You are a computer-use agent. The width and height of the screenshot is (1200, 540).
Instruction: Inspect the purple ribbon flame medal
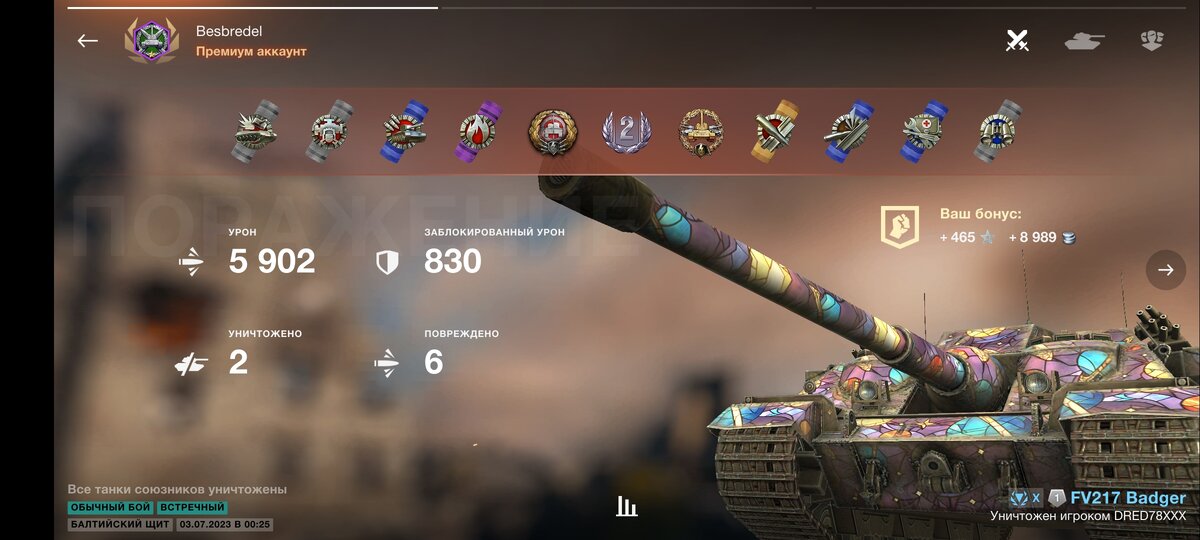479,131
